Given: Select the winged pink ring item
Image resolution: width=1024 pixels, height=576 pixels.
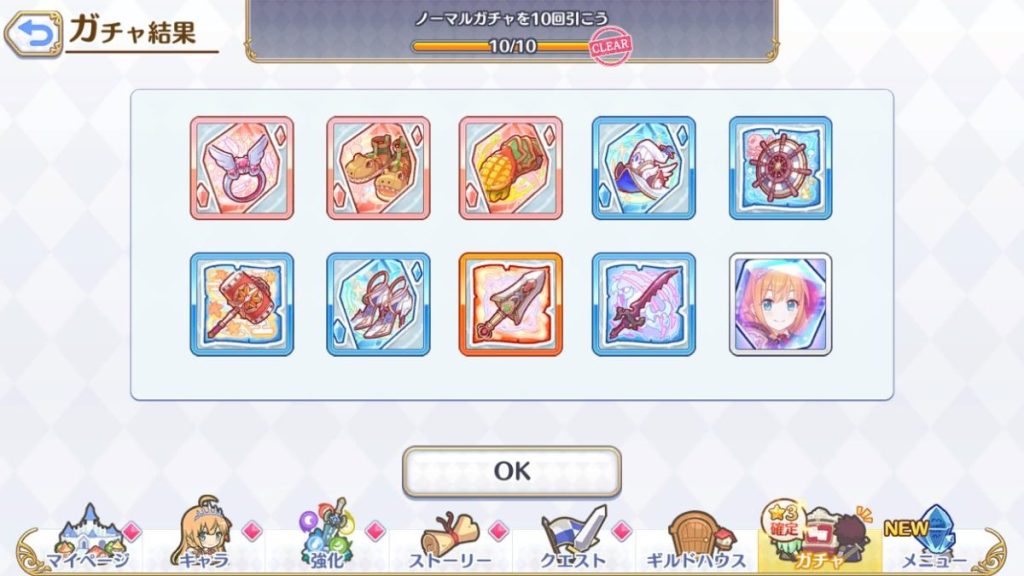Looking at the screenshot, I should (x=242, y=168).
